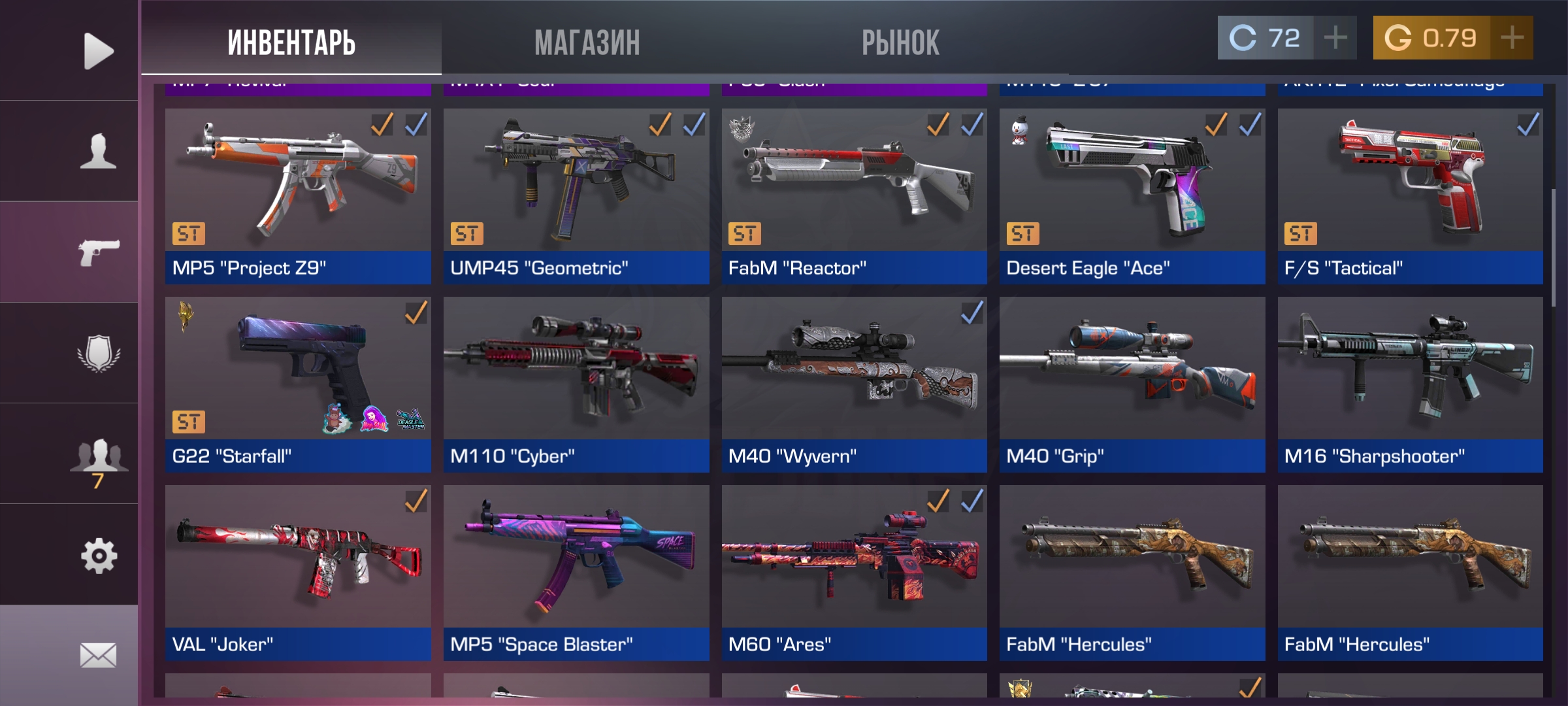Open settings with the gear icon
1568x706 pixels.
coord(98,556)
